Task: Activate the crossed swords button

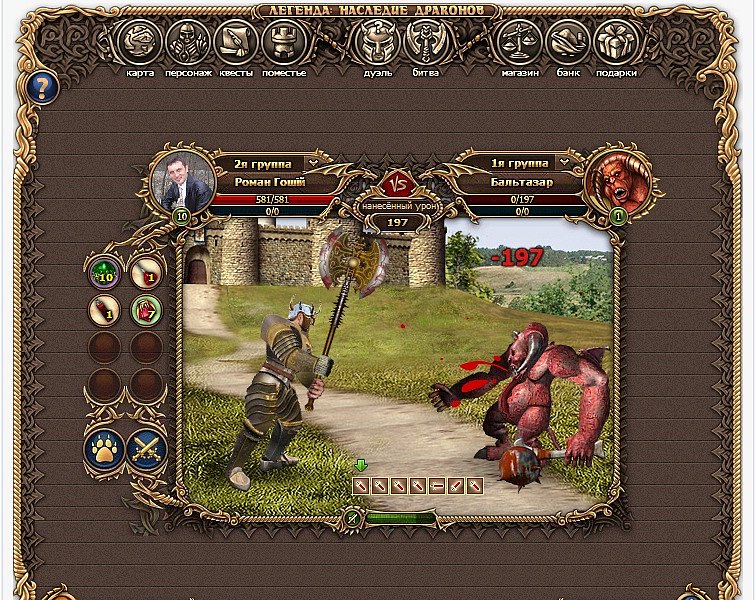Action: pyautogui.click(x=146, y=447)
